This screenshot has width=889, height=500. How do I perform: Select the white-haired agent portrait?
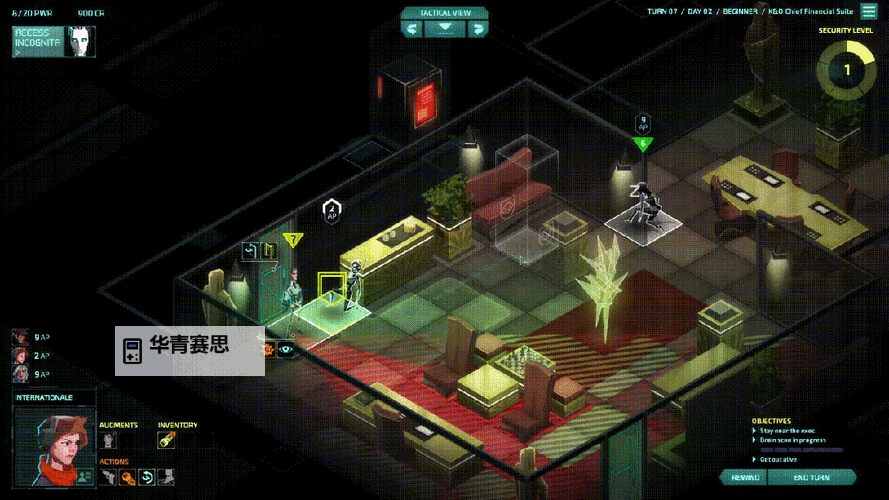20,374
